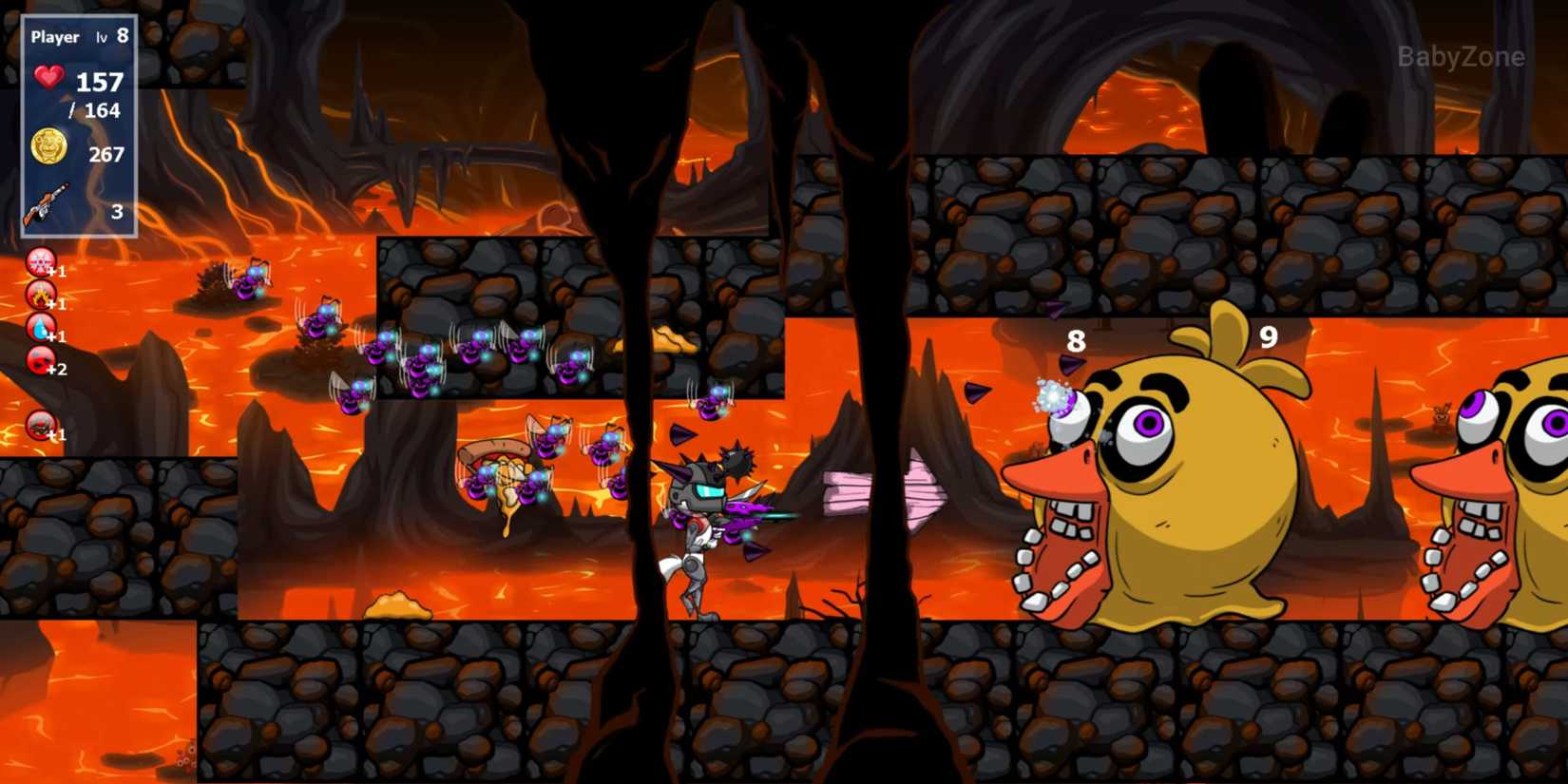Image resolution: width=1568 pixels, height=784 pixels.
Task: Click the BabyZone watermark
Action: 1460,56
